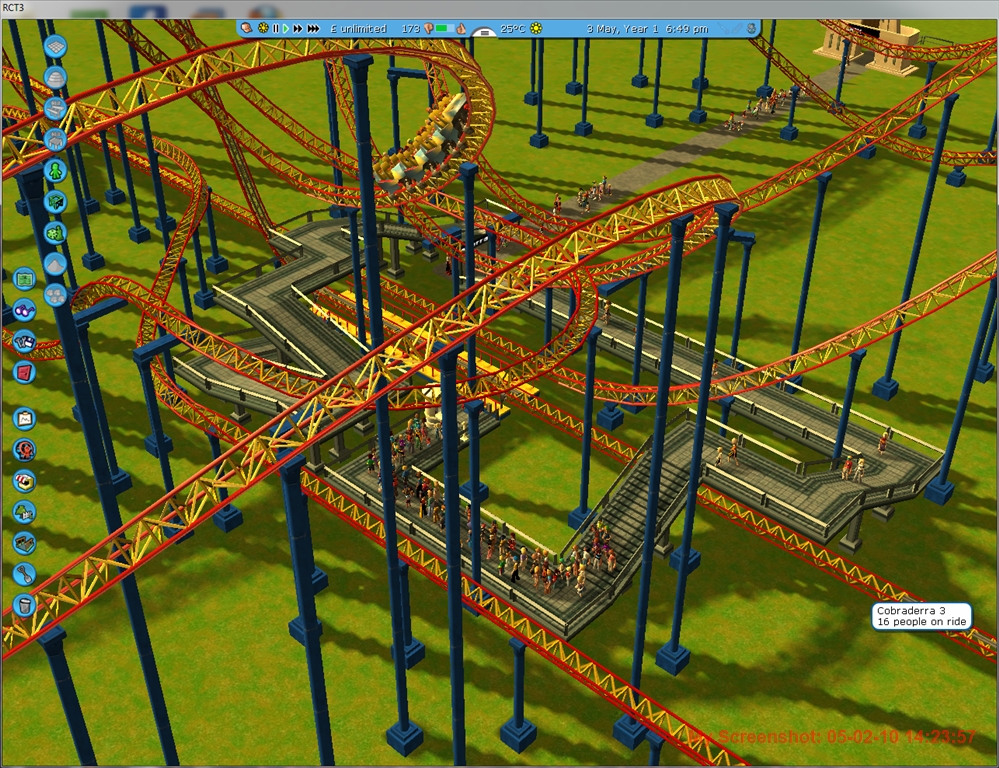Toggle the grid view option icon

pos(56,47)
